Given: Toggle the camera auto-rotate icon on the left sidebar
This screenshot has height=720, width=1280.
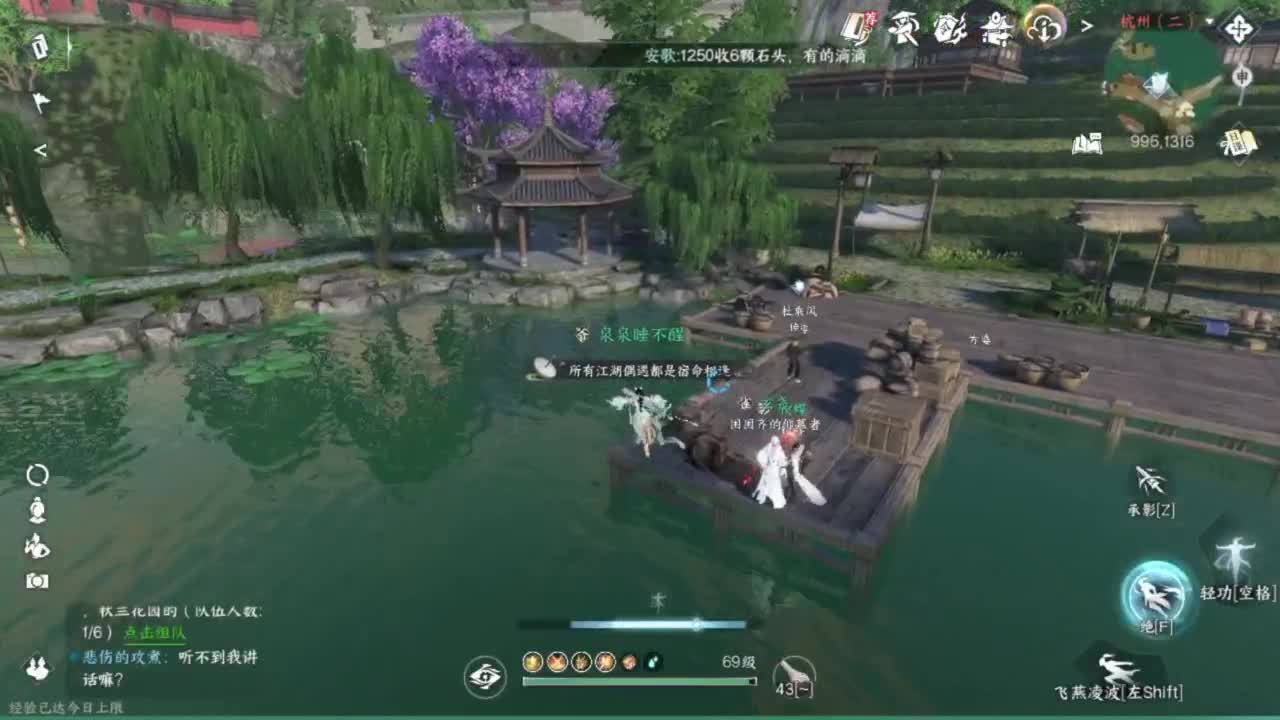Looking at the screenshot, I should (37, 476).
